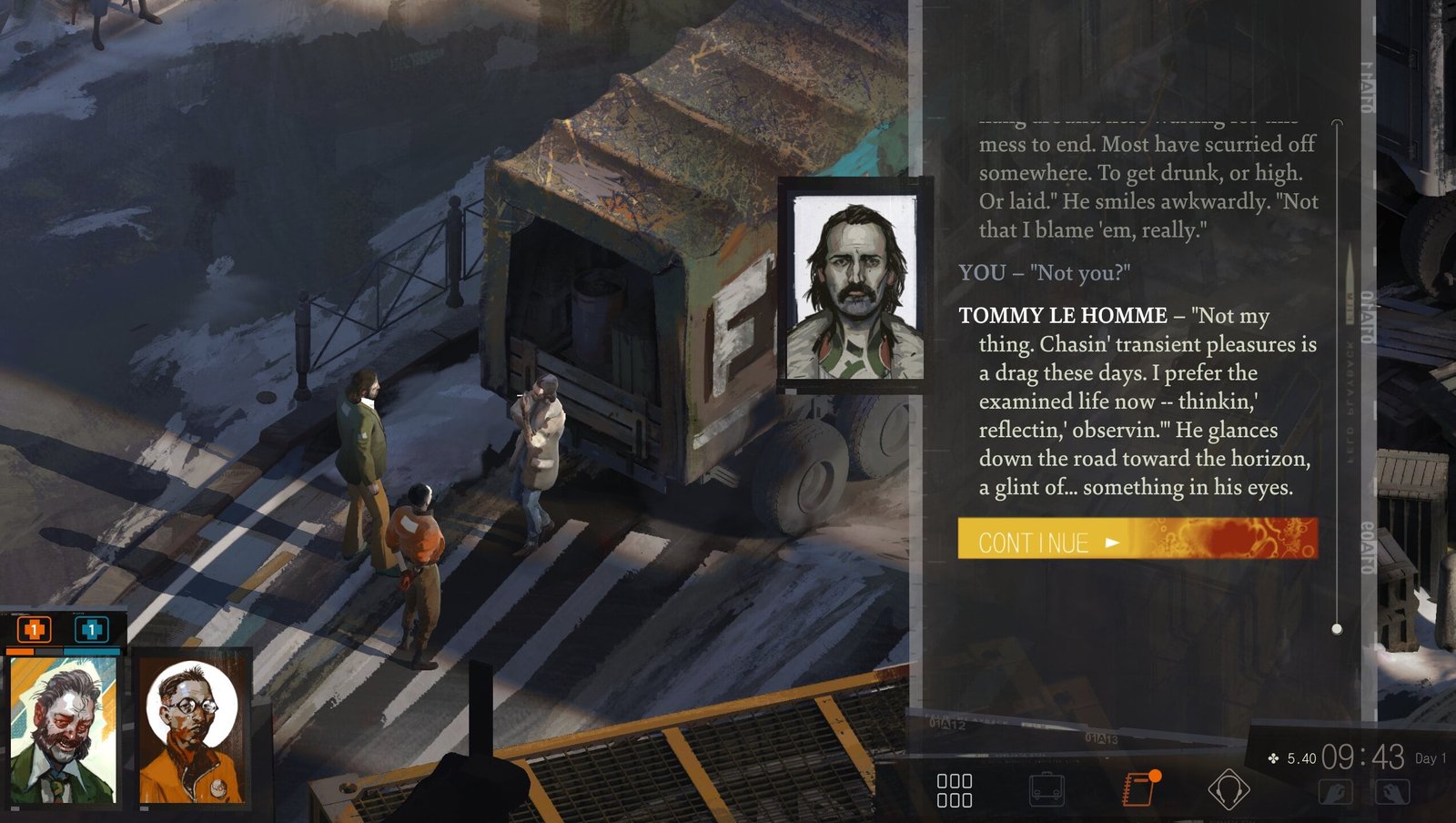This screenshot has height=823, width=1456.
Task: Select the detective's portrait in green jacket
Action: click(64, 730)
